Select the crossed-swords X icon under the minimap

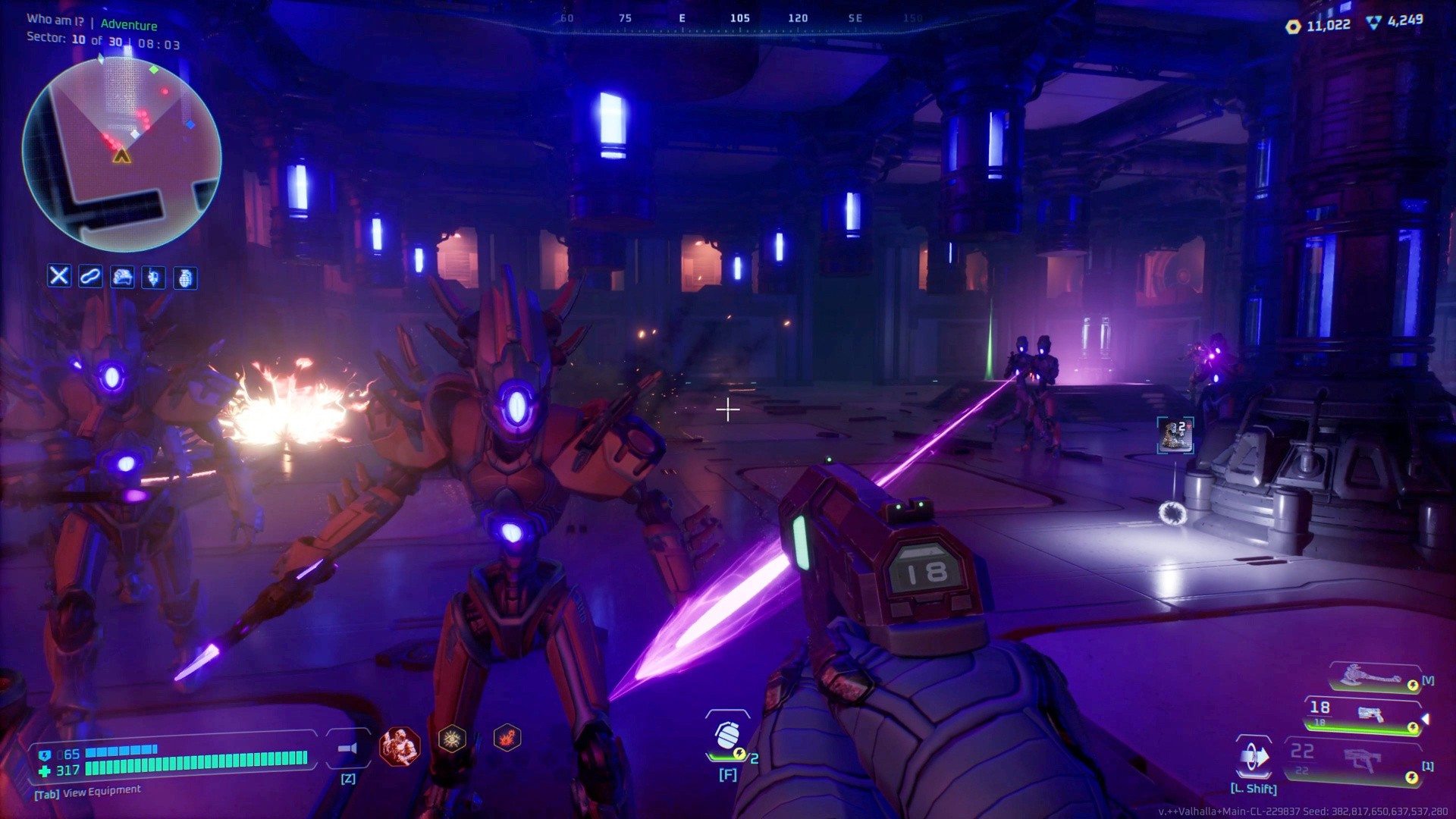59,276
